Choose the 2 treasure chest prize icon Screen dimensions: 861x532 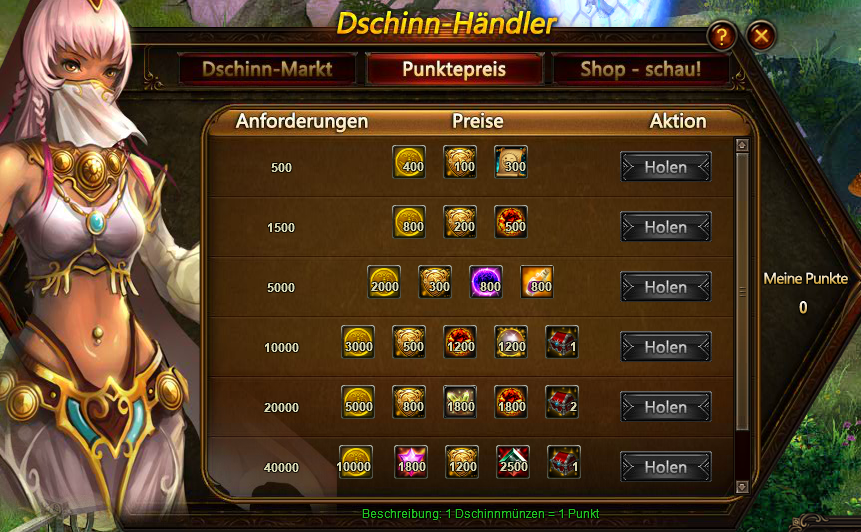click(562, 402)
